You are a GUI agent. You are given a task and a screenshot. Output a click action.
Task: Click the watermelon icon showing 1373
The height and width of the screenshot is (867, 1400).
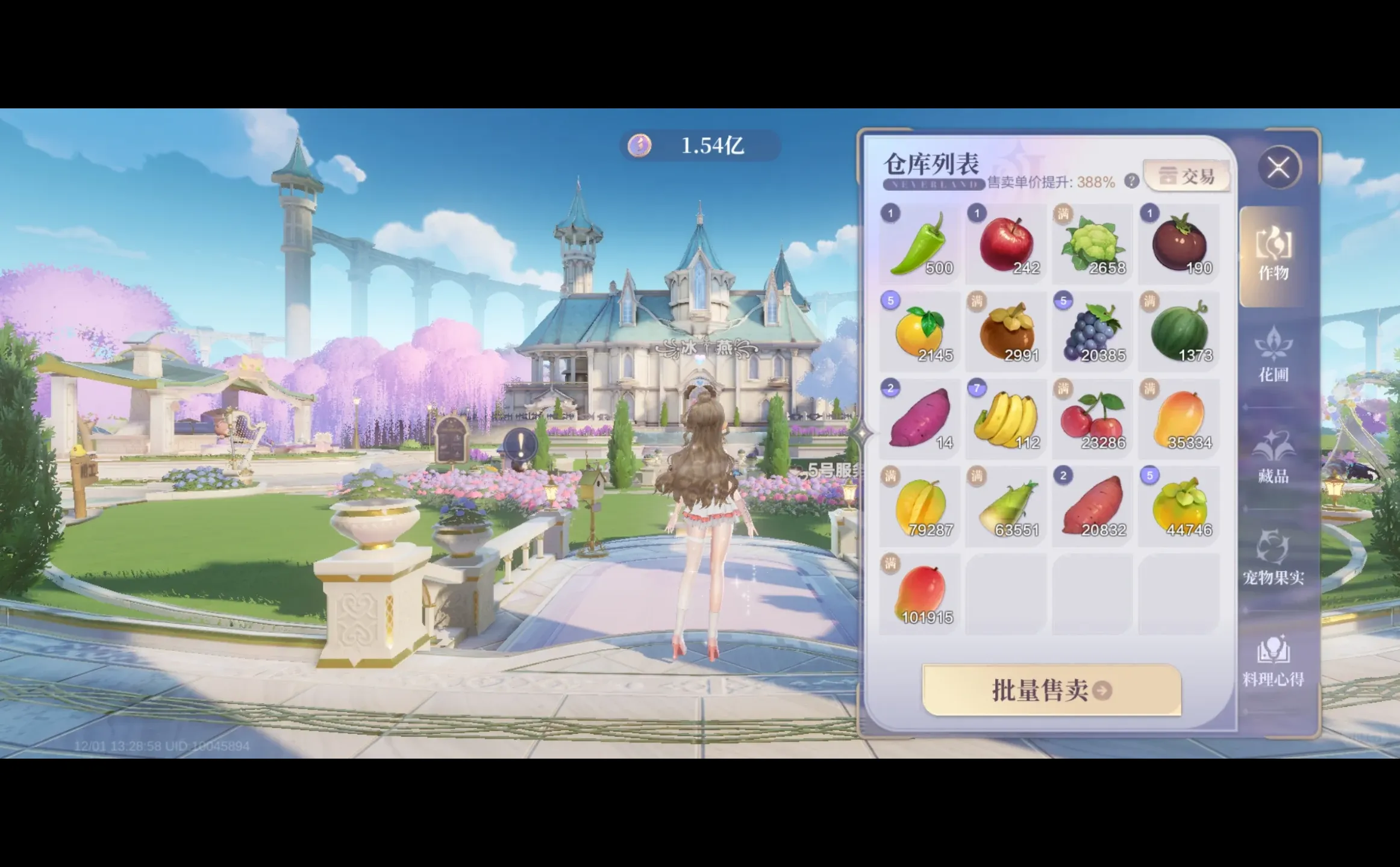1180,330
